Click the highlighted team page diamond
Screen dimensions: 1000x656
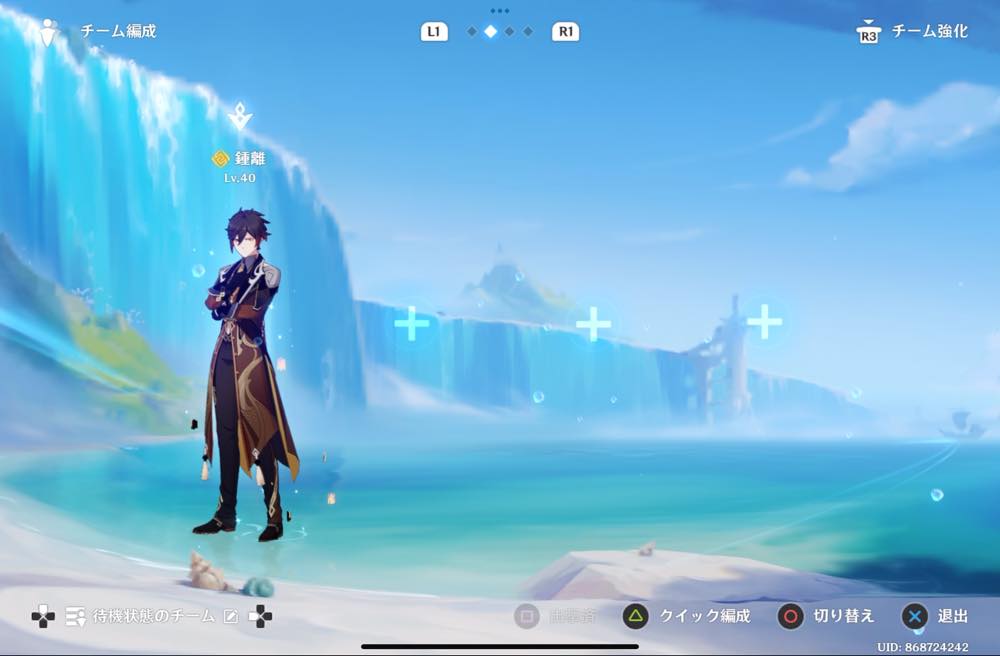tap(490, 32)
